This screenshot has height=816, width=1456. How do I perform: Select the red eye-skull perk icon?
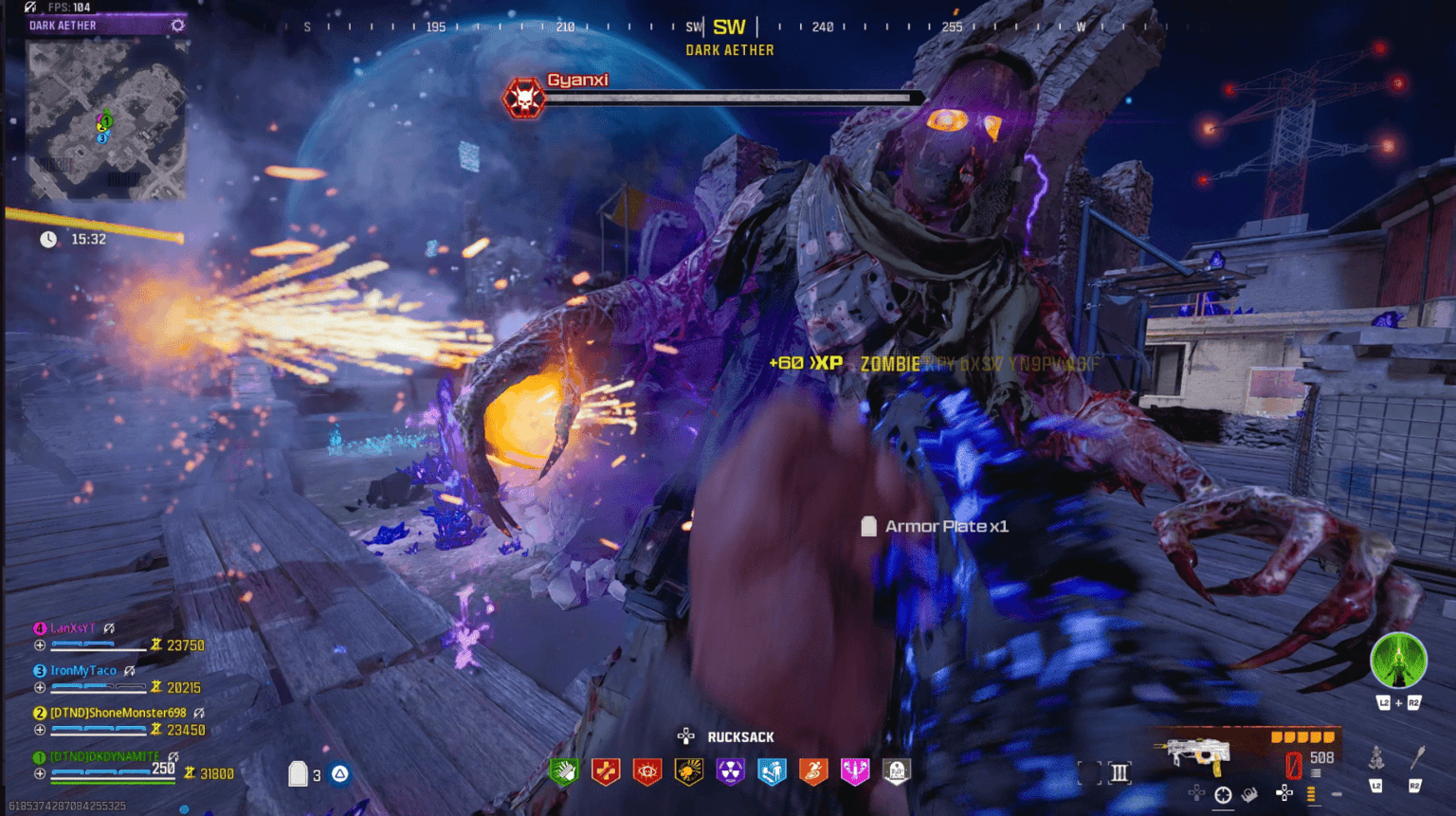[x=647, y=771]
